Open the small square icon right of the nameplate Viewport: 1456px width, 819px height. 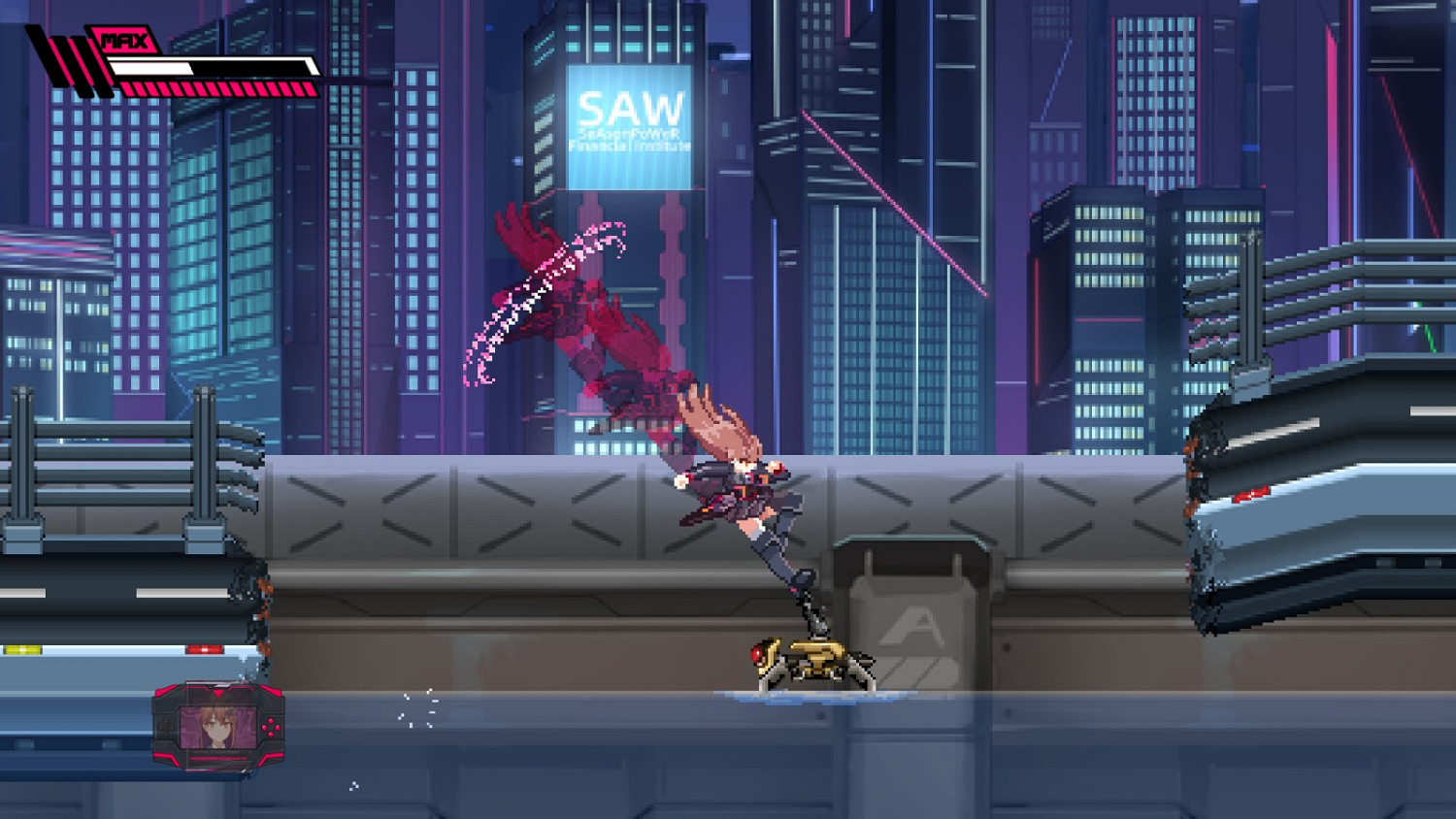click(250, 753)
